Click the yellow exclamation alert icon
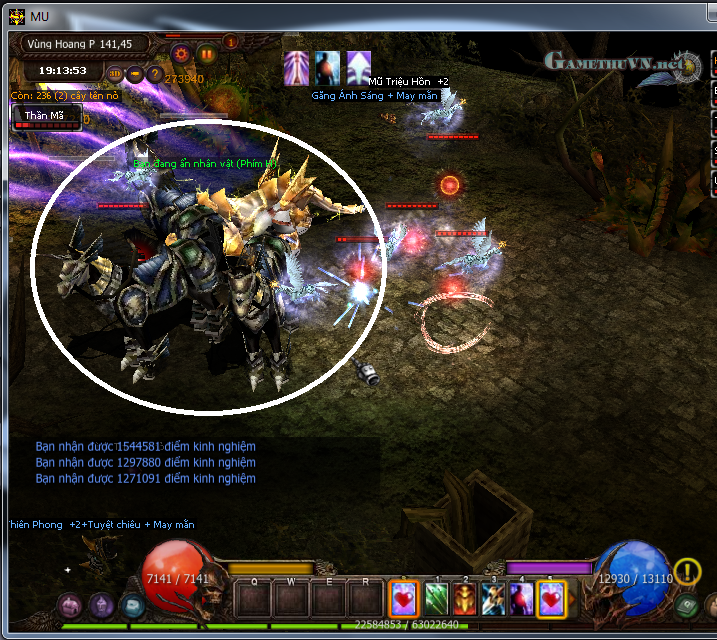 [x=687, y=571]
